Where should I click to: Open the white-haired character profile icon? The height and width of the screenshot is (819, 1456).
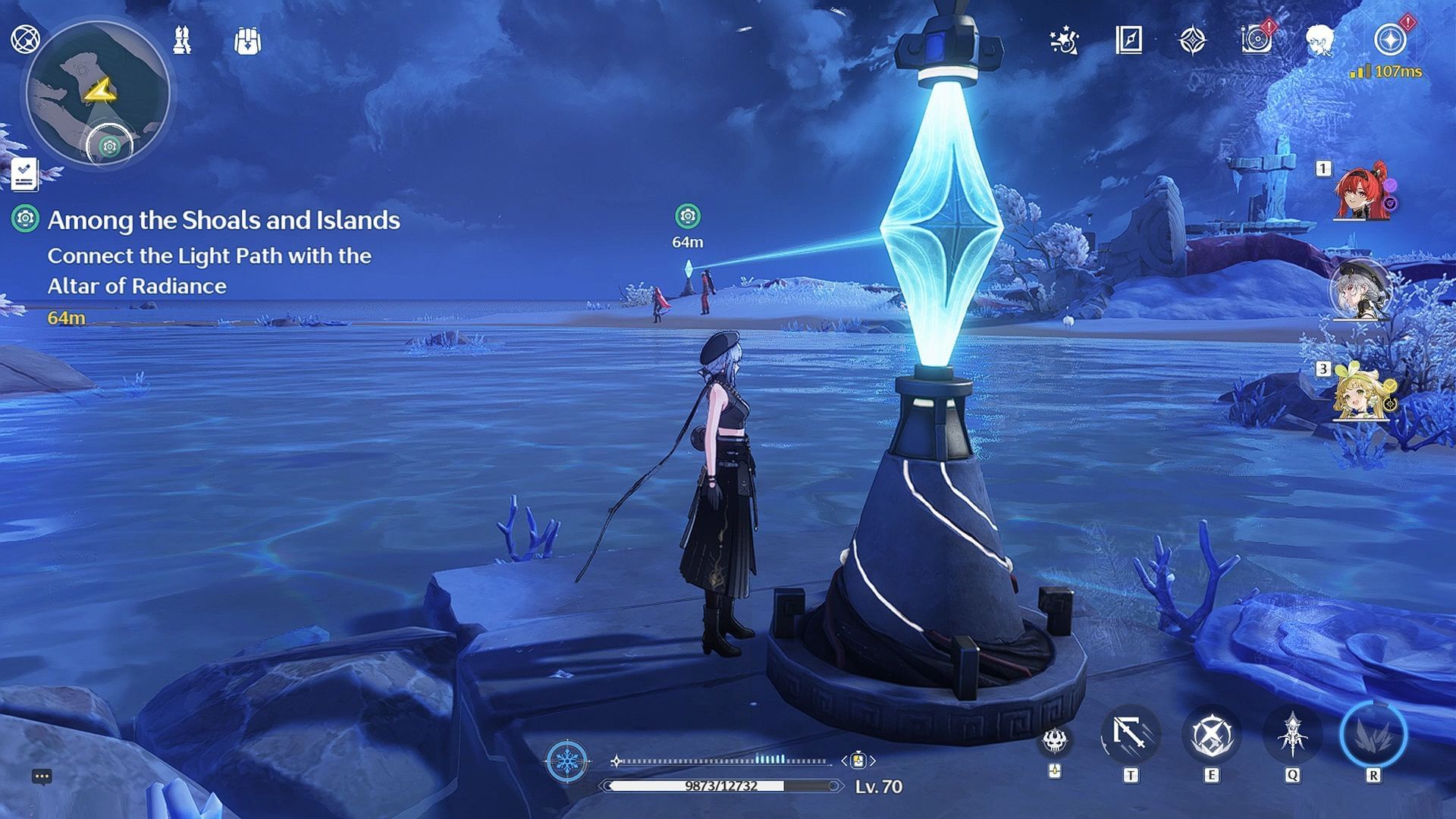[1320, 39]
